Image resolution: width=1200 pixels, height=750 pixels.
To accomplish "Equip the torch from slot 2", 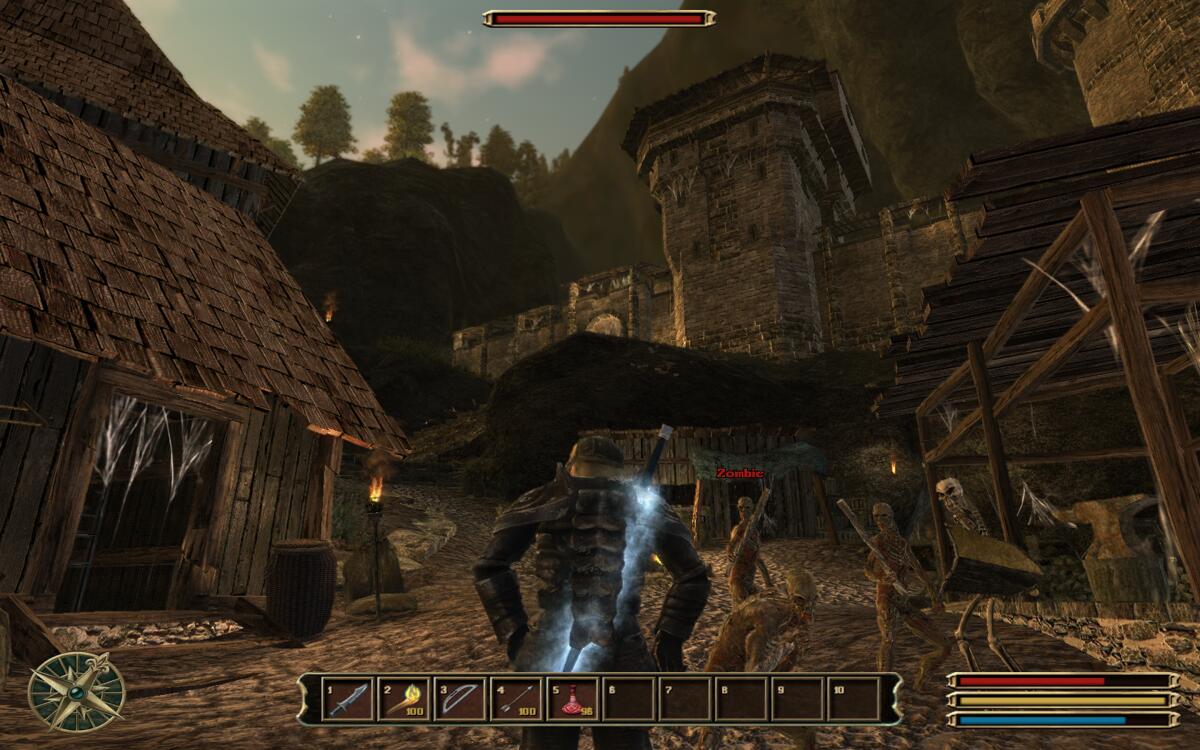I will coord(403,698).
